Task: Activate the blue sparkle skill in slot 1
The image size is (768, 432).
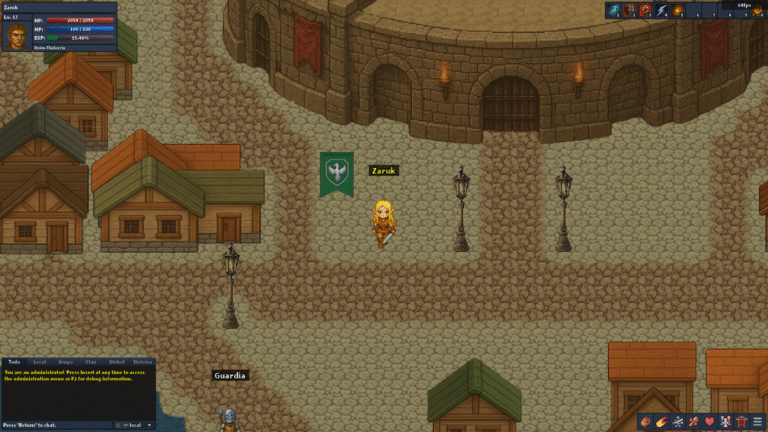Action: [614, 11]
